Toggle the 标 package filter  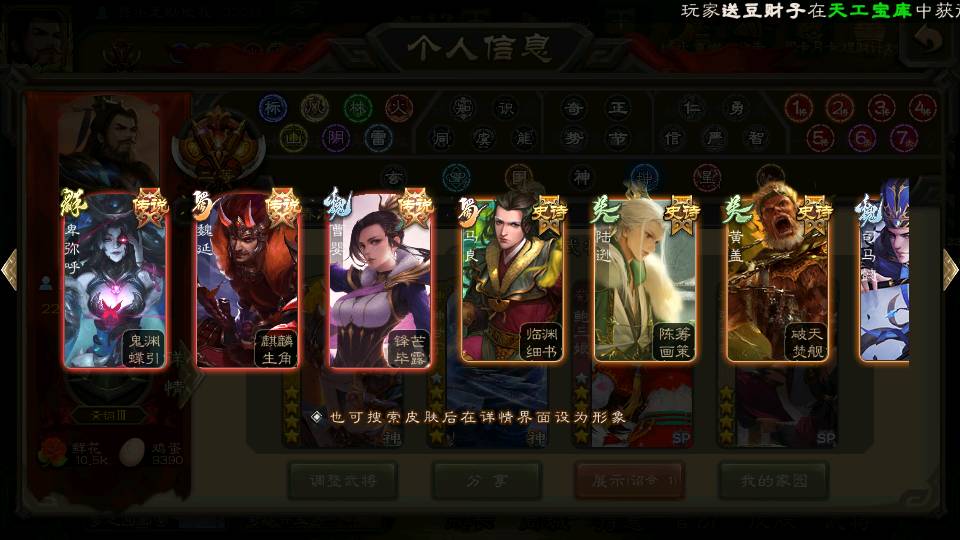273,107
